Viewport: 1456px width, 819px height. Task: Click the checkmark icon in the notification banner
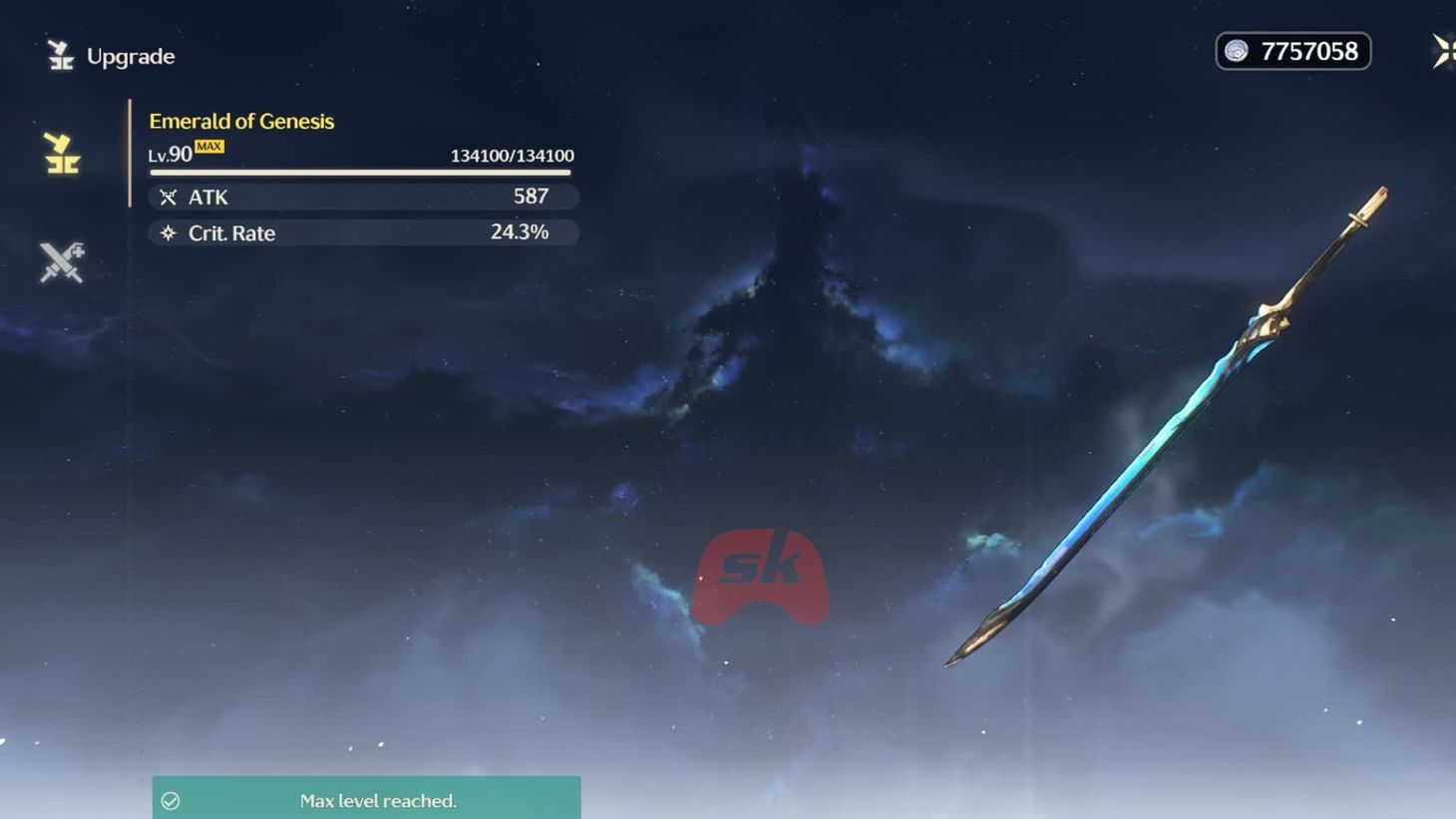(x=172, y=799)
